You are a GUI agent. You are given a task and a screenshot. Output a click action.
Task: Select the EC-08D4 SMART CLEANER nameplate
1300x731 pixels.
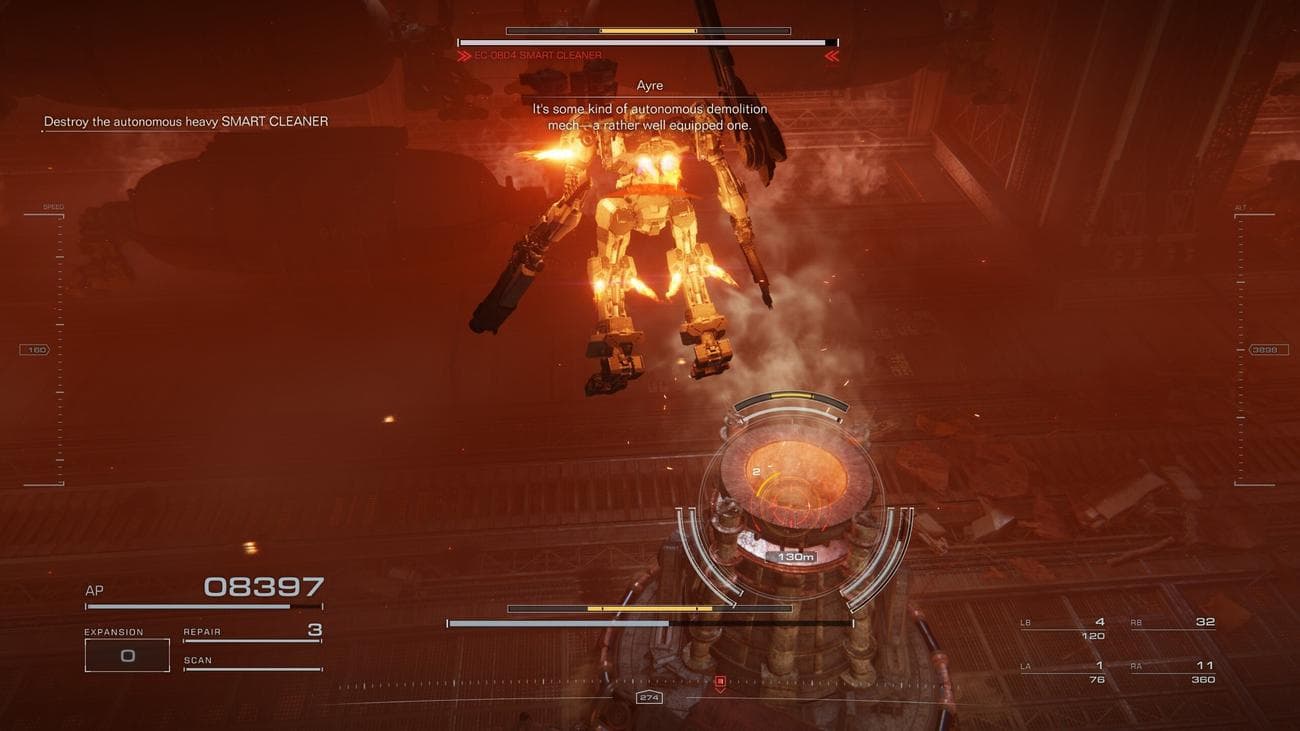[x=537, y=56]
